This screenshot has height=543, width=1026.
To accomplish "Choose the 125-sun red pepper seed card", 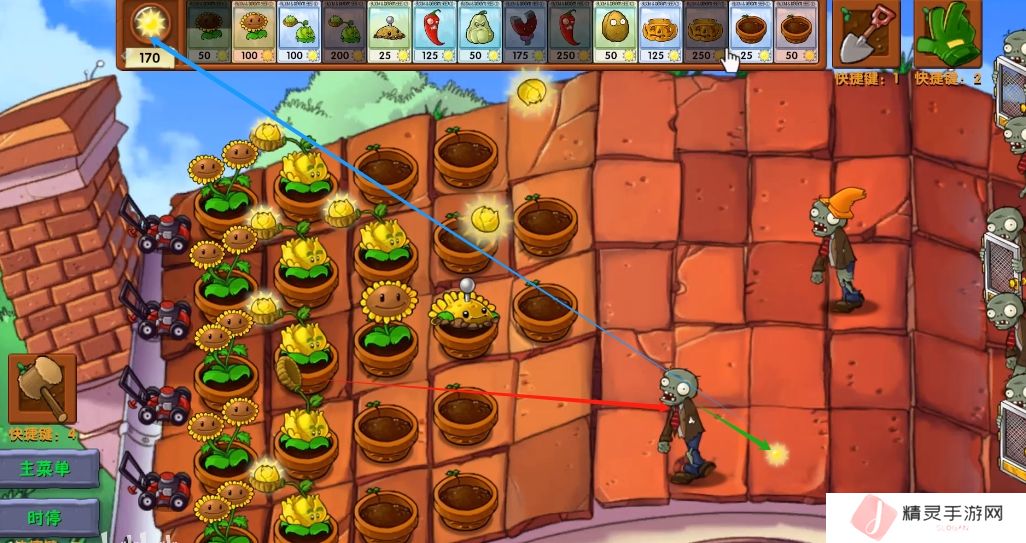I will [433, 32].
